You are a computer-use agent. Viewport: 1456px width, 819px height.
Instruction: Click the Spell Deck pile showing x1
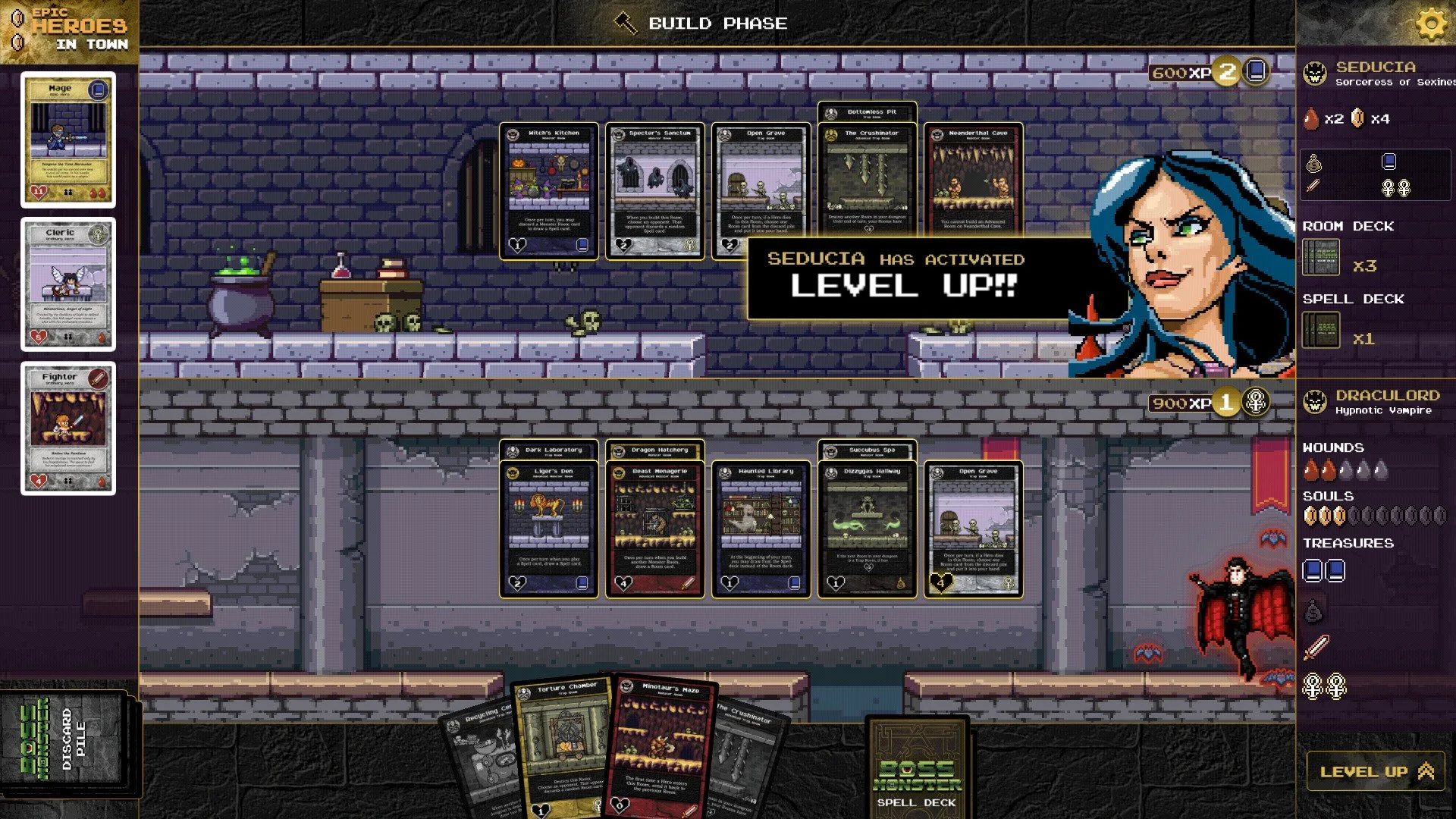pos(1322,330)
